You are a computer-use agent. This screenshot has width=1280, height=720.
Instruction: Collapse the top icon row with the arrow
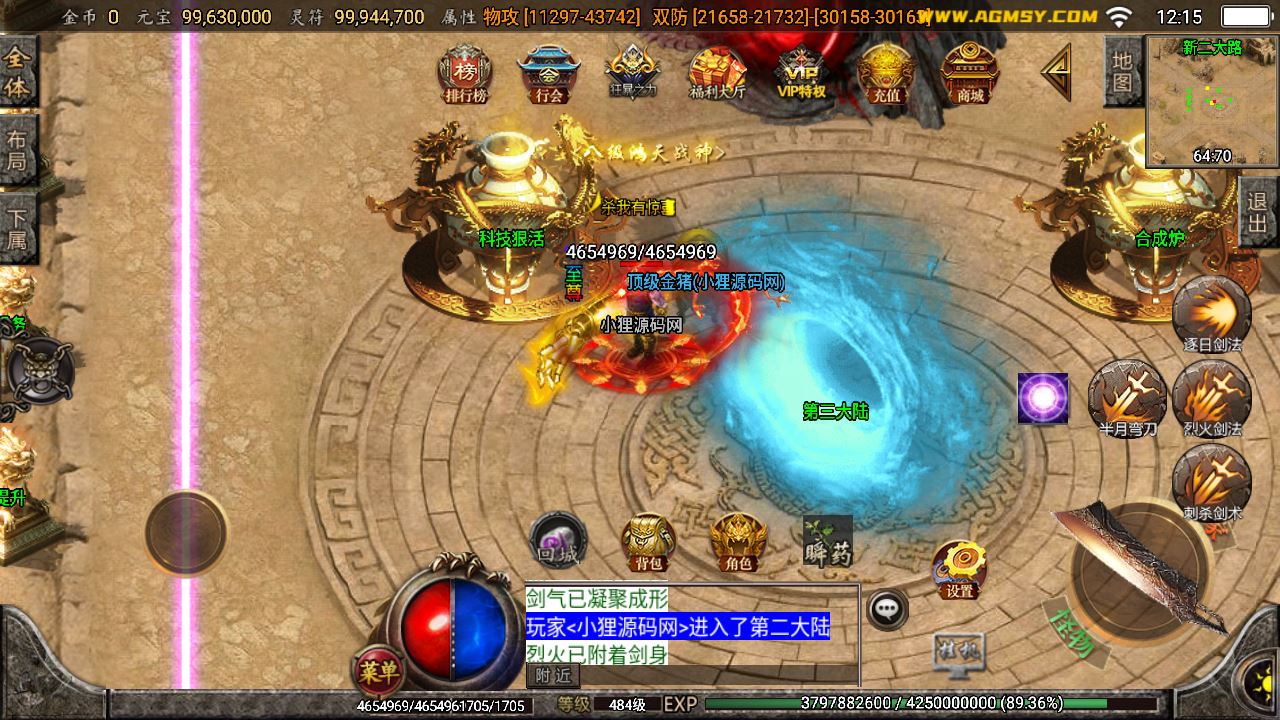pos(1056,72)
